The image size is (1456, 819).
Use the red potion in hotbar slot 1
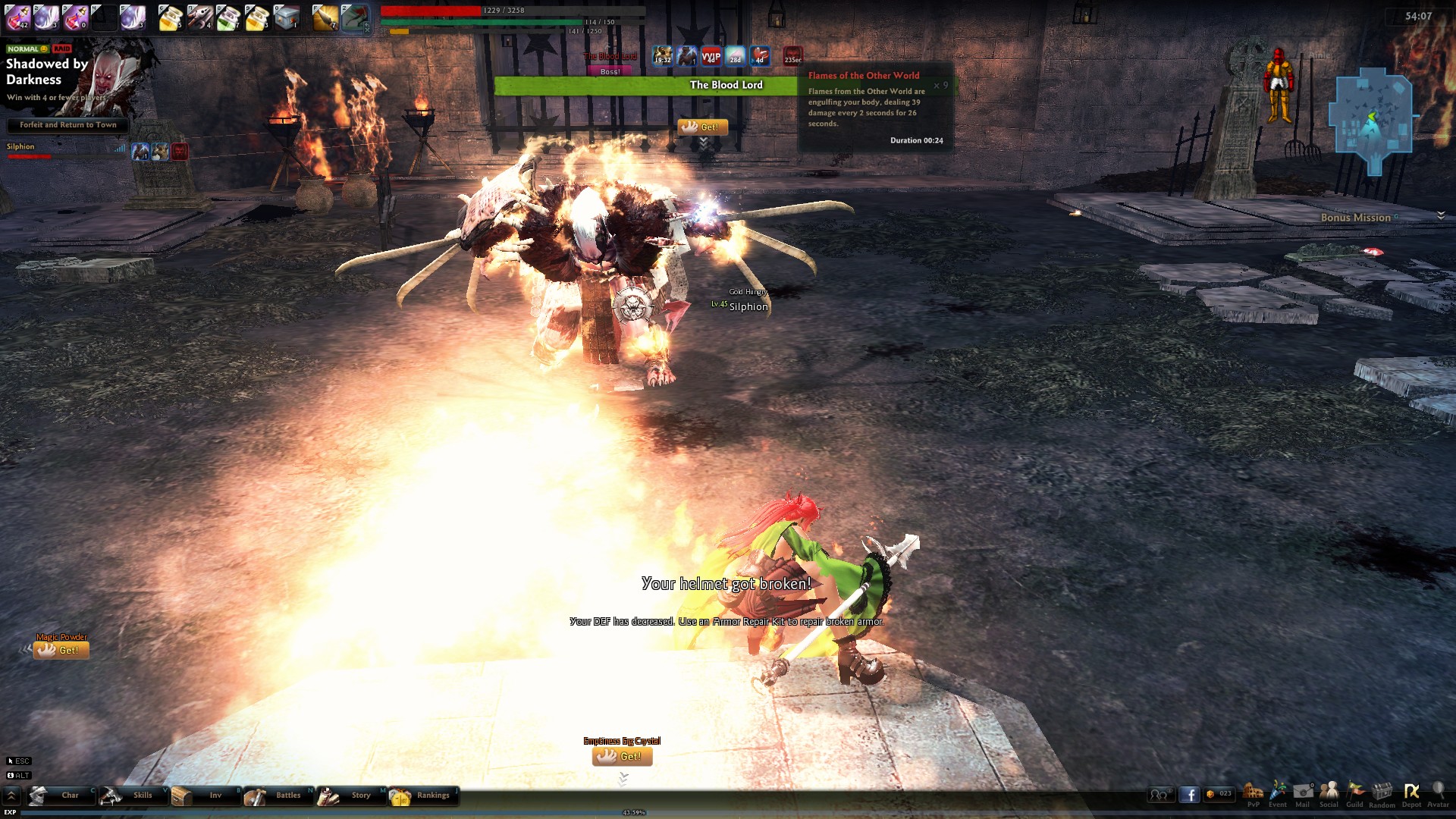18,17
